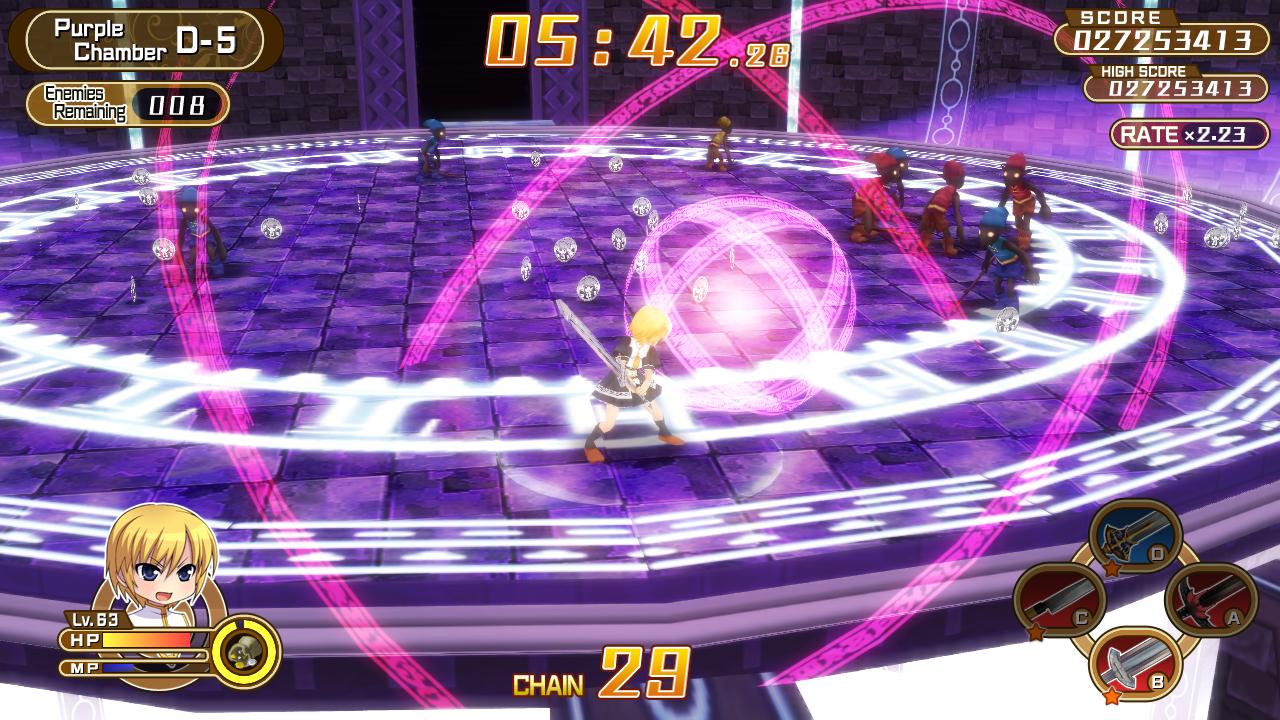
Task: Select the blue-backed sword in slot D
Action: 1135,540
